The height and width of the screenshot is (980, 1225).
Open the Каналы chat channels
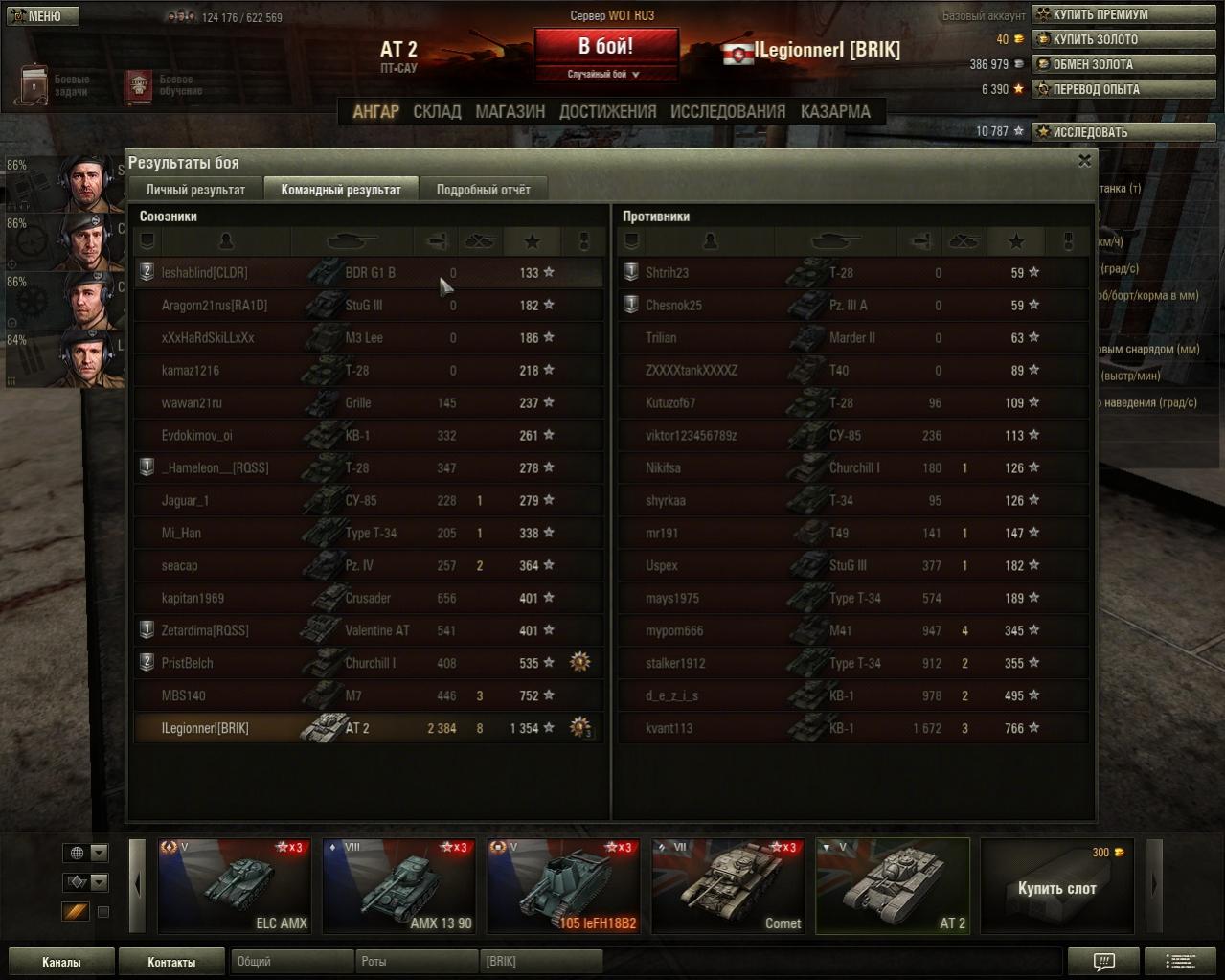pyautogui.click(x=61, y=962)
